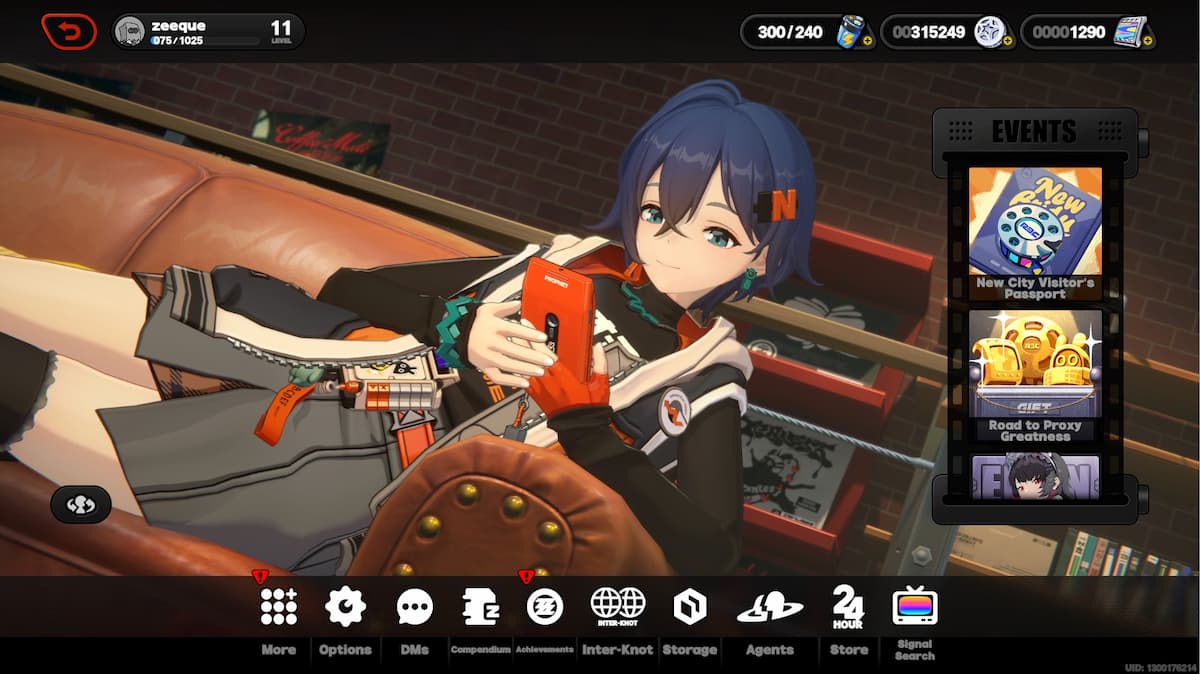The width and height of the screenshot is (1200, 674).
Task: Click the red back arrow button
Action: click(x=69, y=32)
